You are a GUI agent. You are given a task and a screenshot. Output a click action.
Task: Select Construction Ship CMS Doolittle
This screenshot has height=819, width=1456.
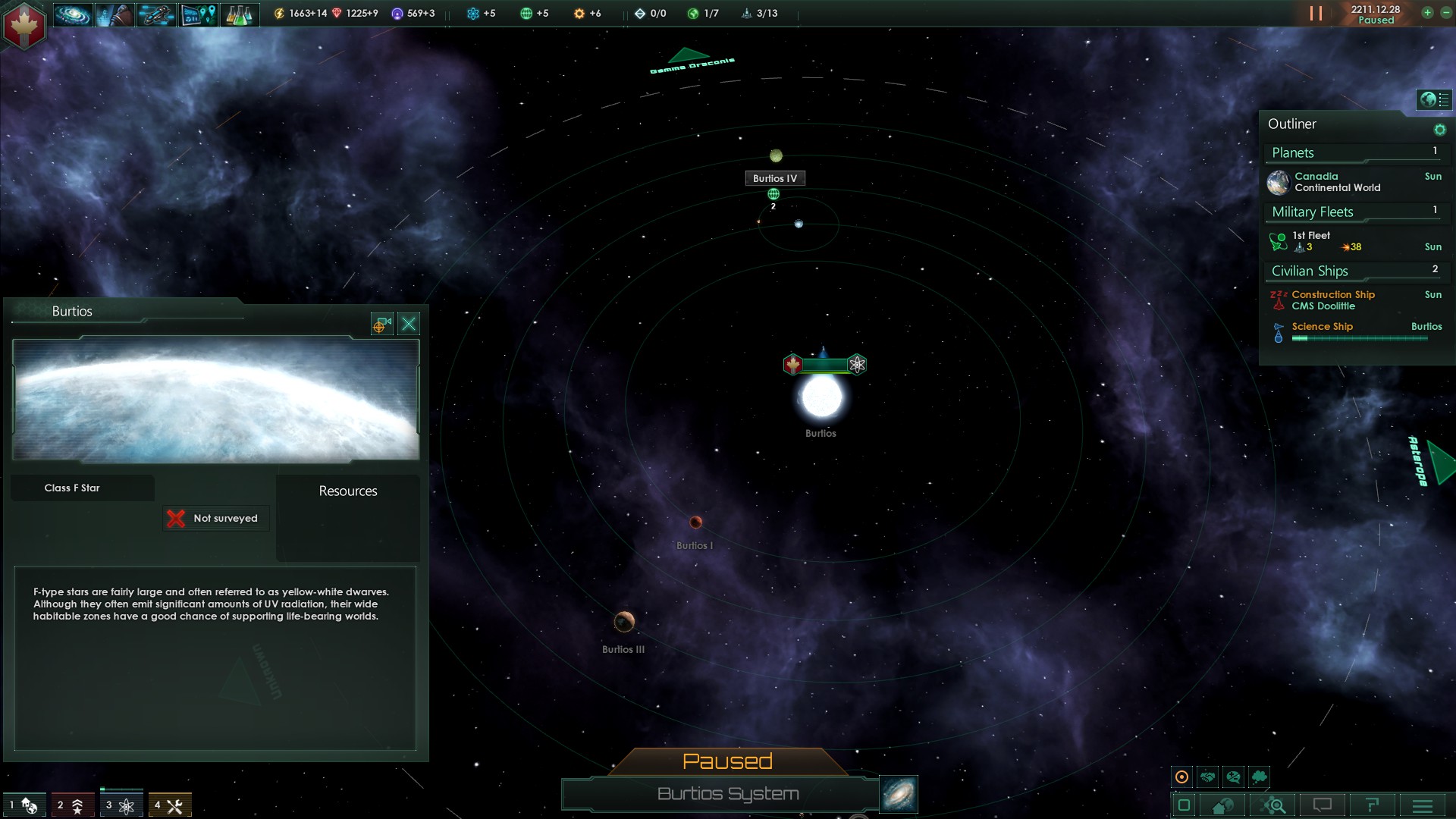(1333, 300)
